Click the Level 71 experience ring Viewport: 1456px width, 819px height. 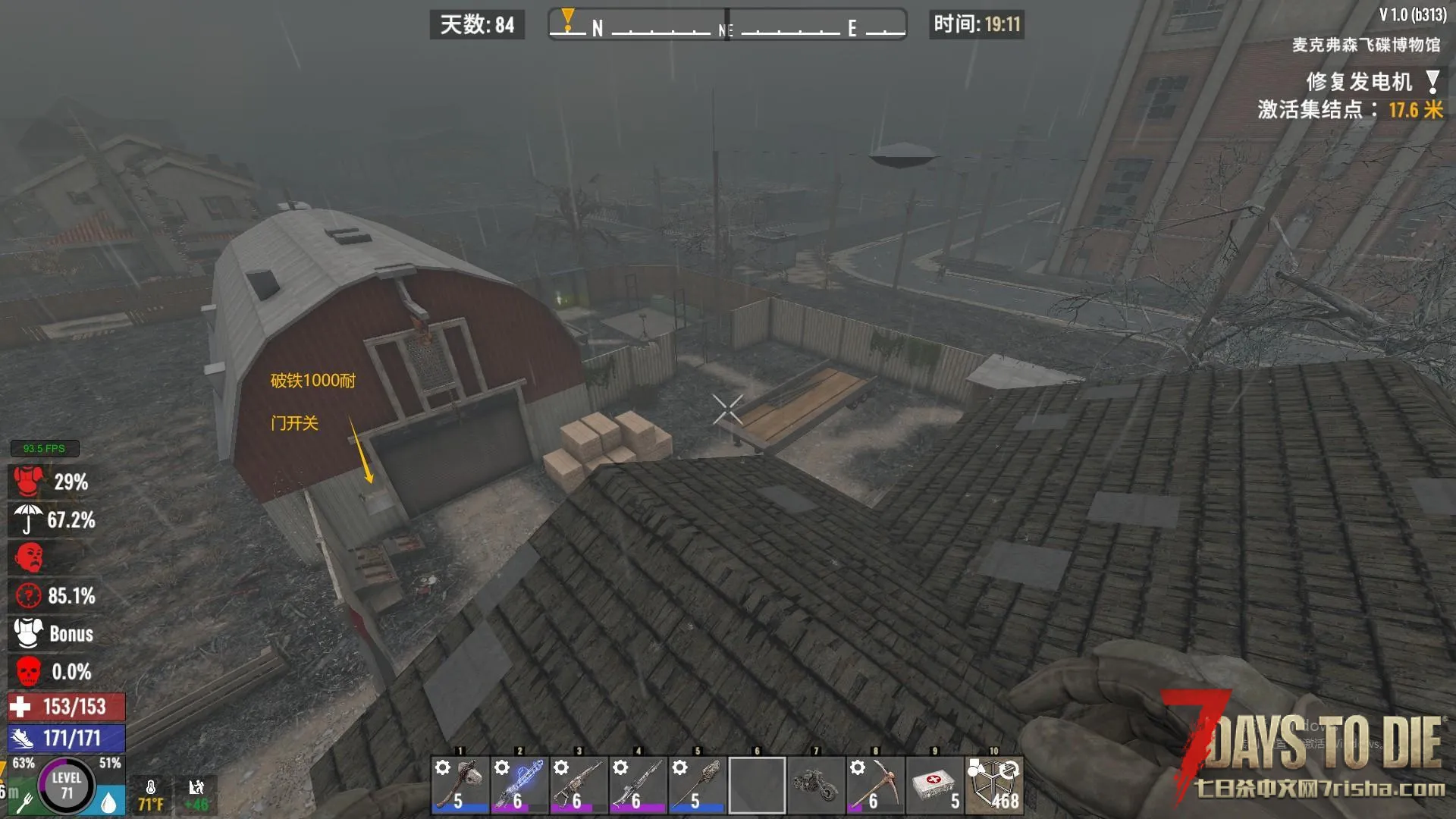point(67,785)
